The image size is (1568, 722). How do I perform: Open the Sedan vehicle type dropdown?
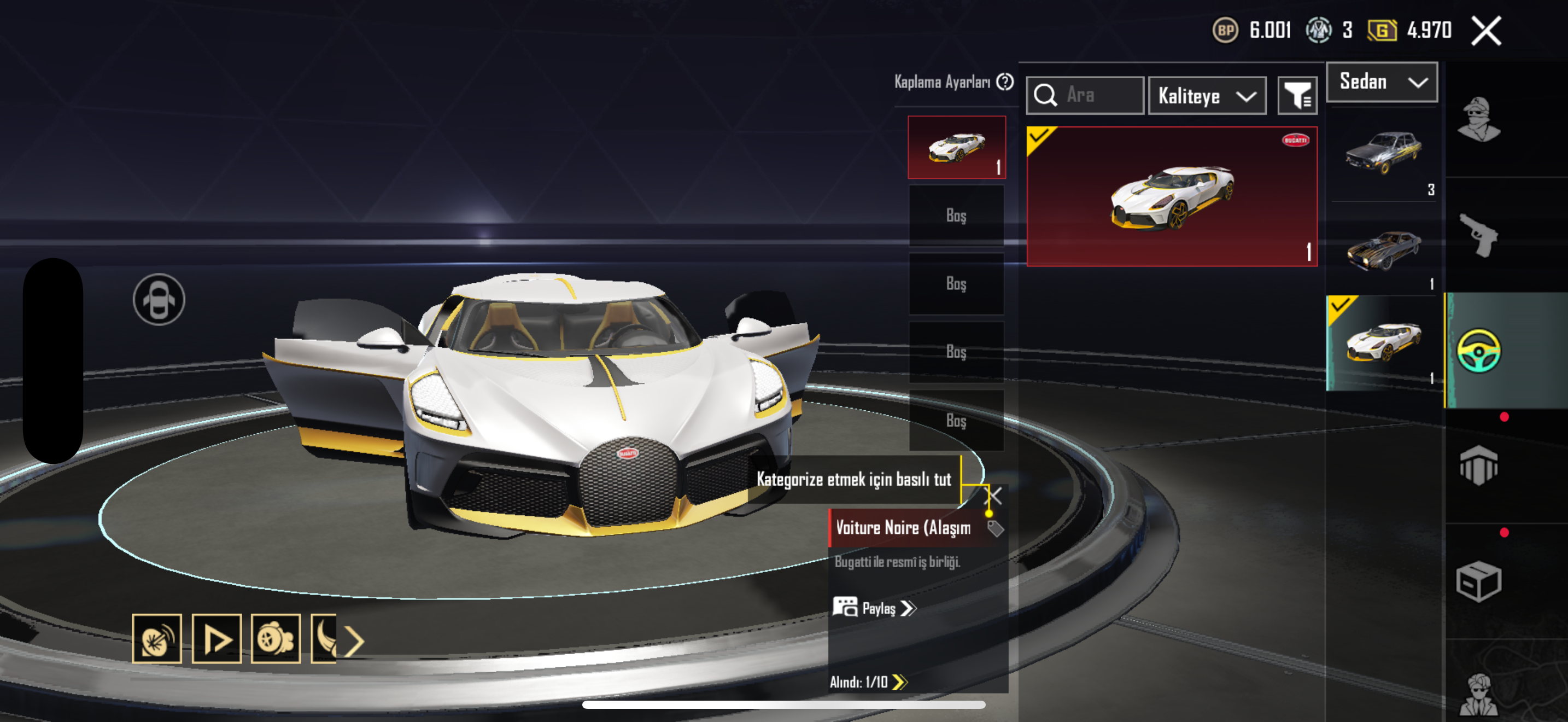[x=1381, y=82]
